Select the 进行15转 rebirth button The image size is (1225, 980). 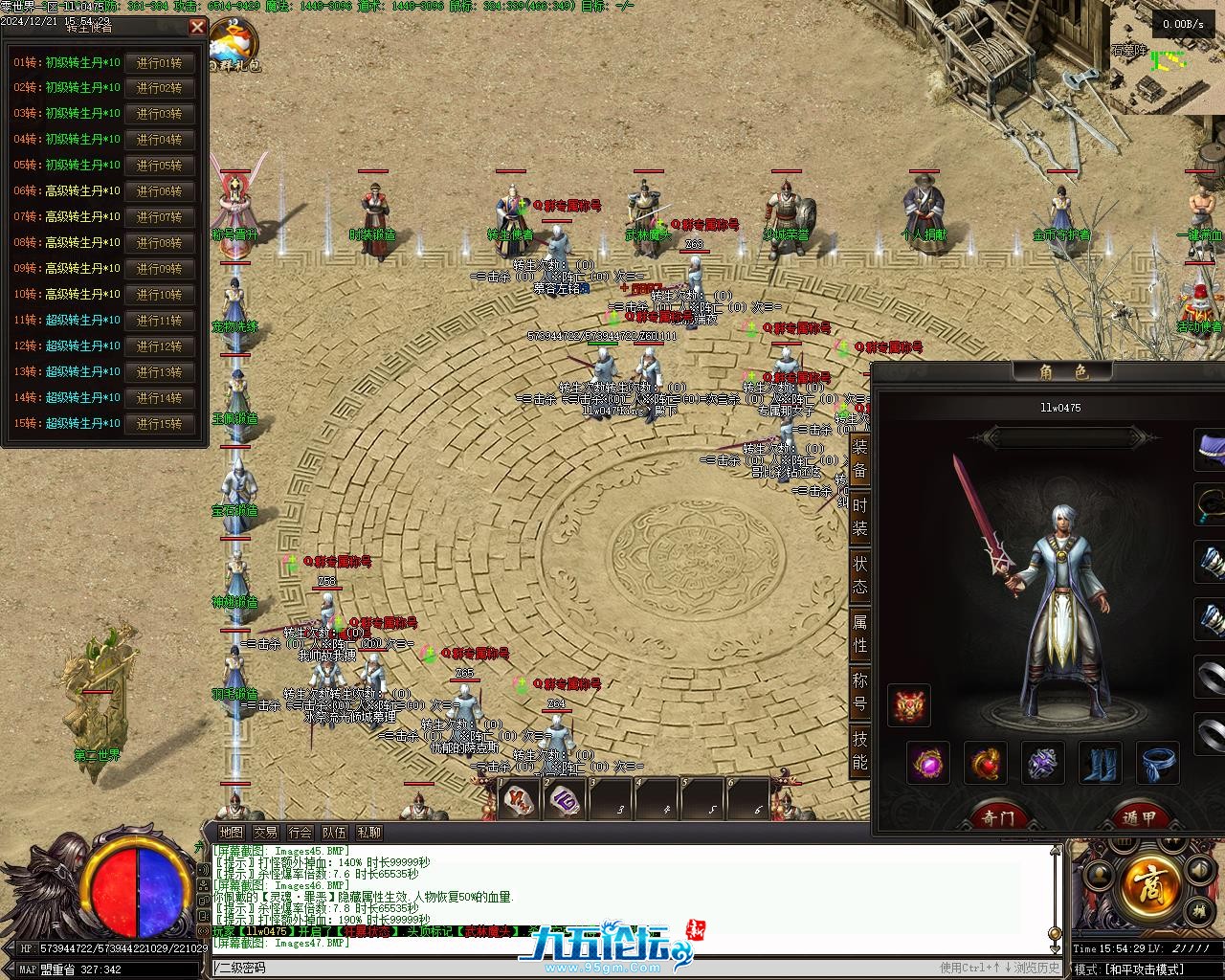(159, 424)
